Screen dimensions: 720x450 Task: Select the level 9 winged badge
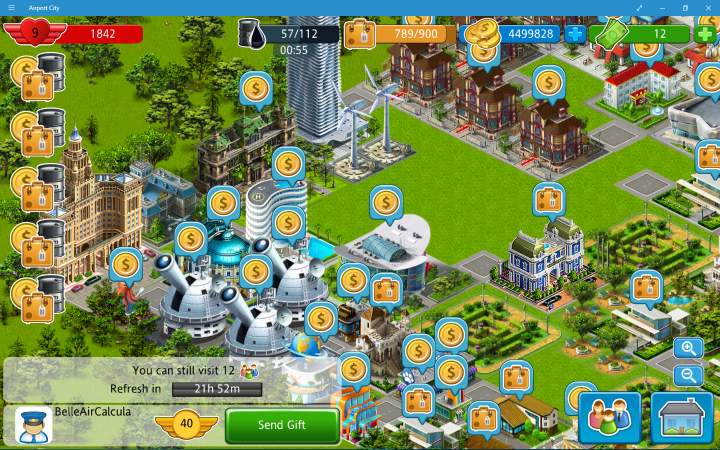pos(35,33)
